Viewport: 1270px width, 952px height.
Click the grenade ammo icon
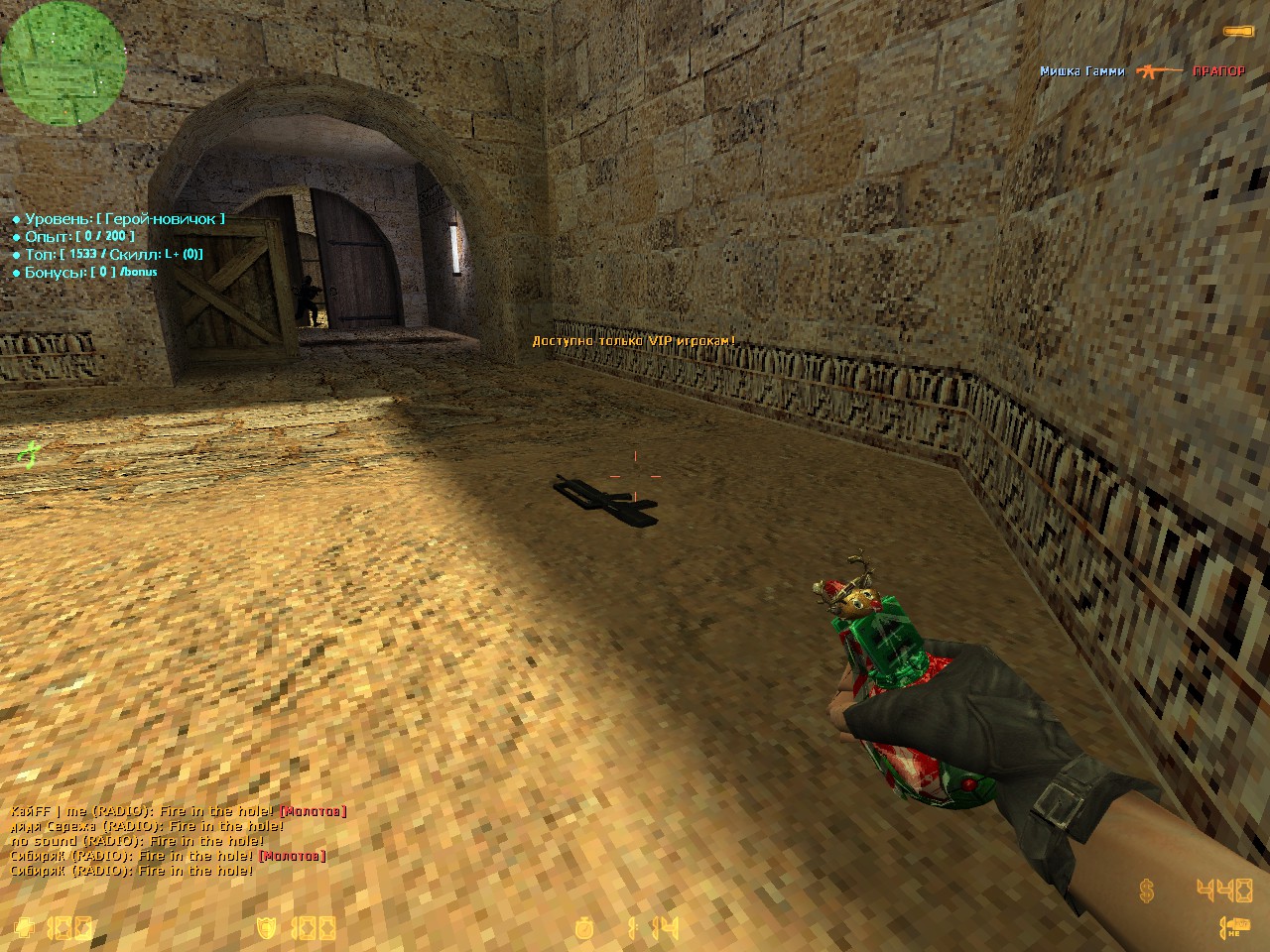(1233, 928)
